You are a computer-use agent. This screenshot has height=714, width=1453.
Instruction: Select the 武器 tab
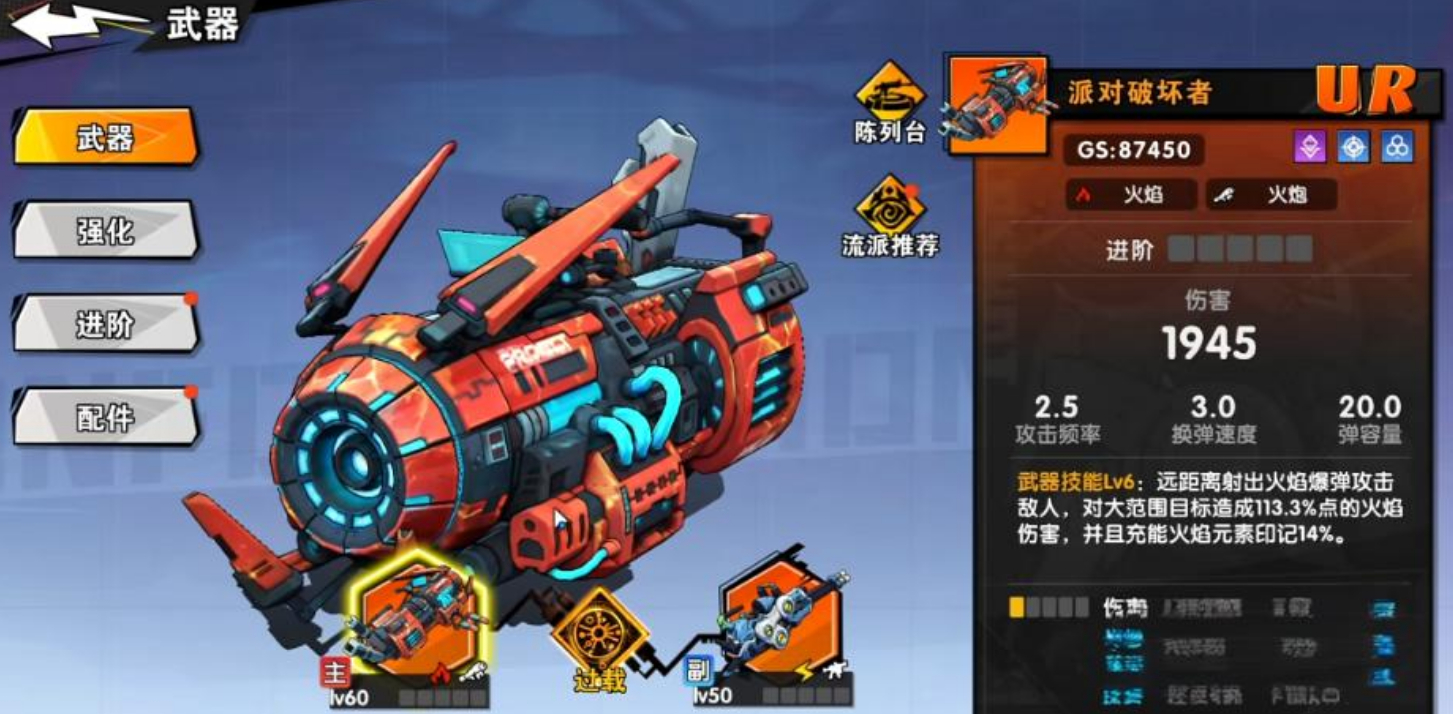(x=105, y=137)
